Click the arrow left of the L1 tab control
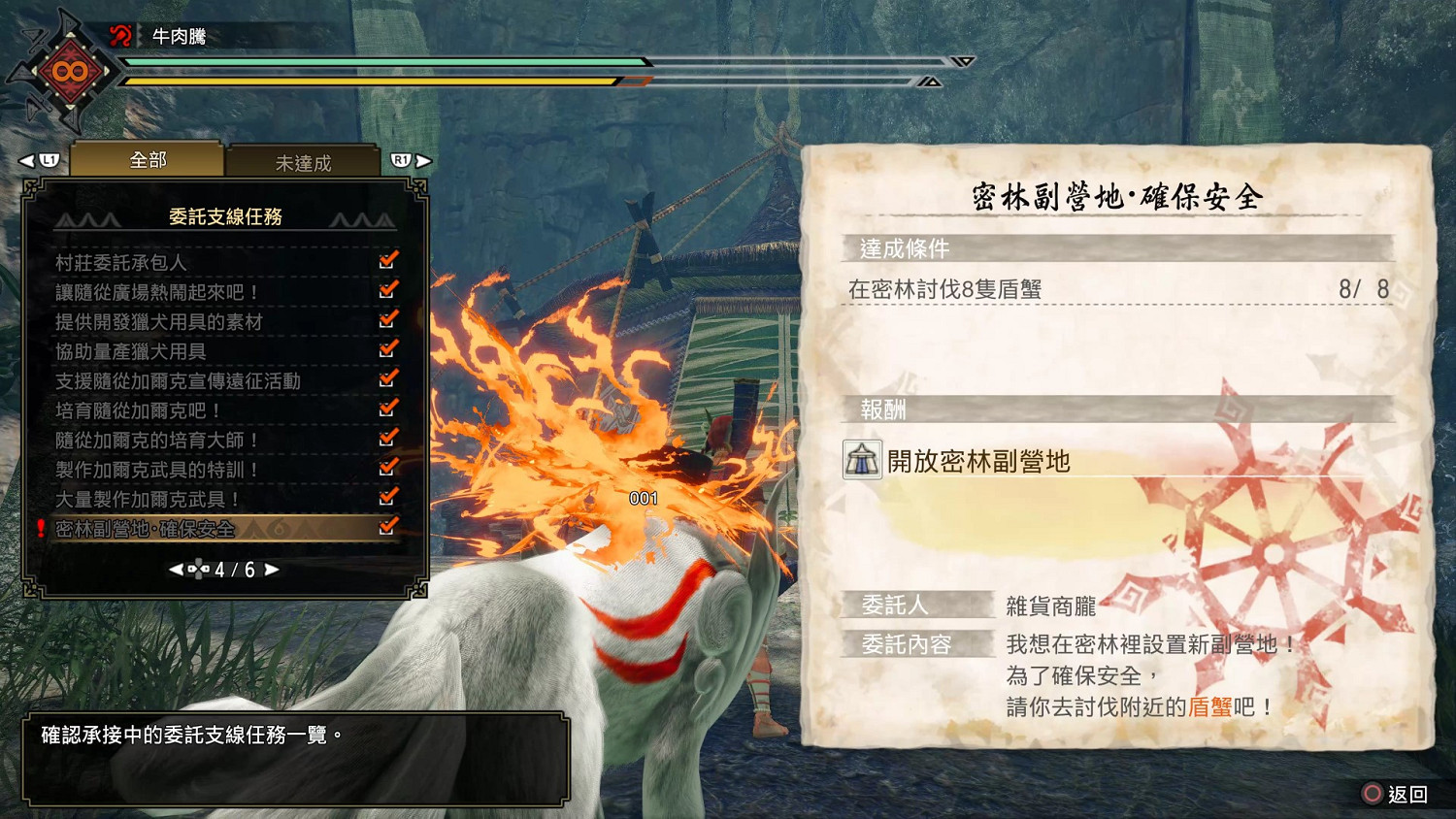 pyautogui.click(x=27, y=159)
